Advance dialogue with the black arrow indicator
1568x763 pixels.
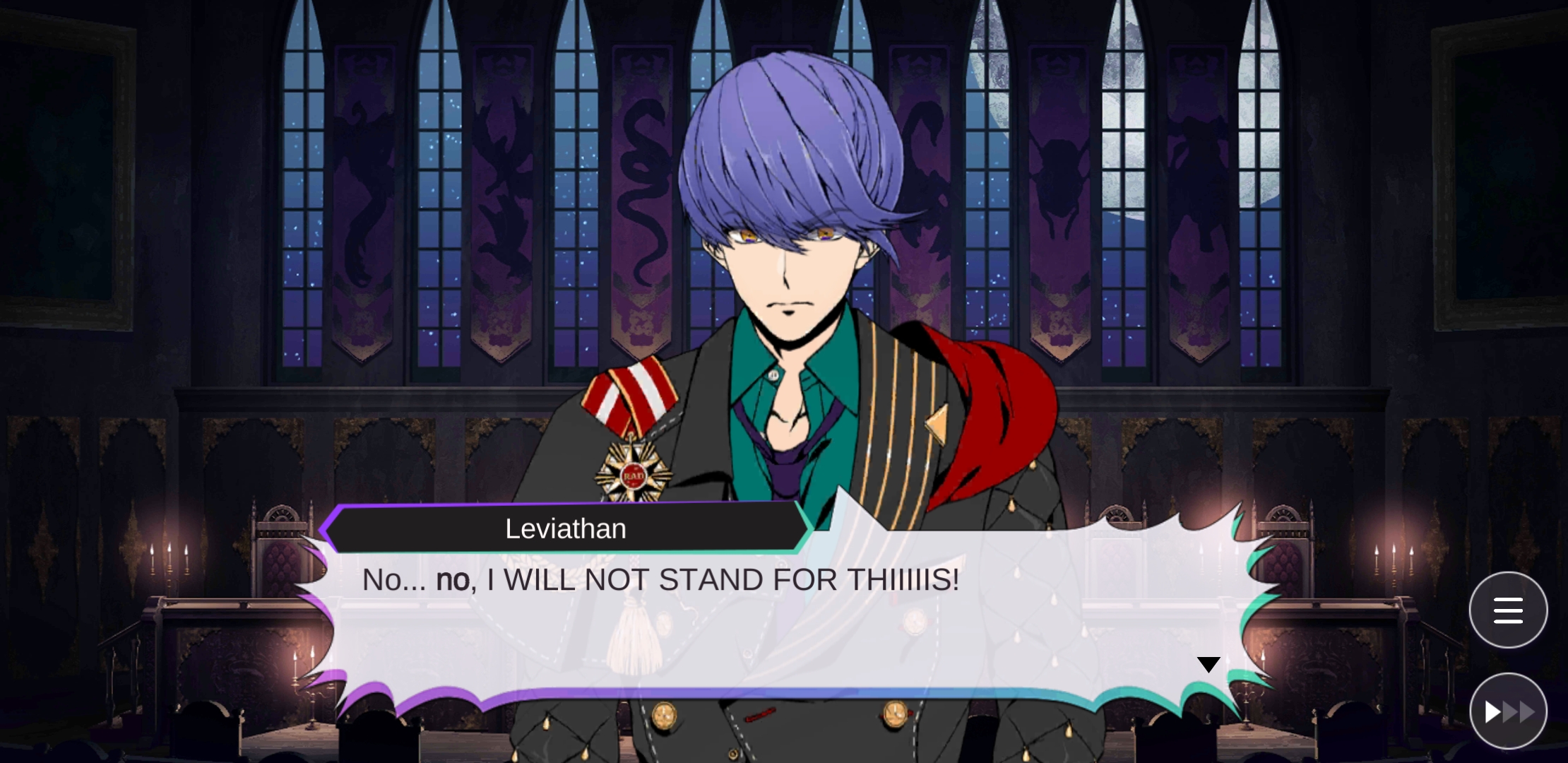coord(1208,665)
